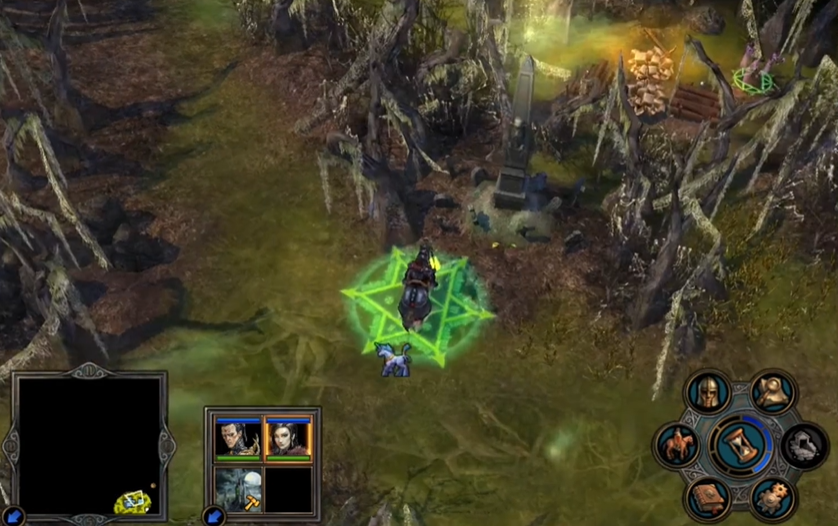End the turn with the hourglass button
This screenshot has width=838, height=526.
(x=741, y=445)
